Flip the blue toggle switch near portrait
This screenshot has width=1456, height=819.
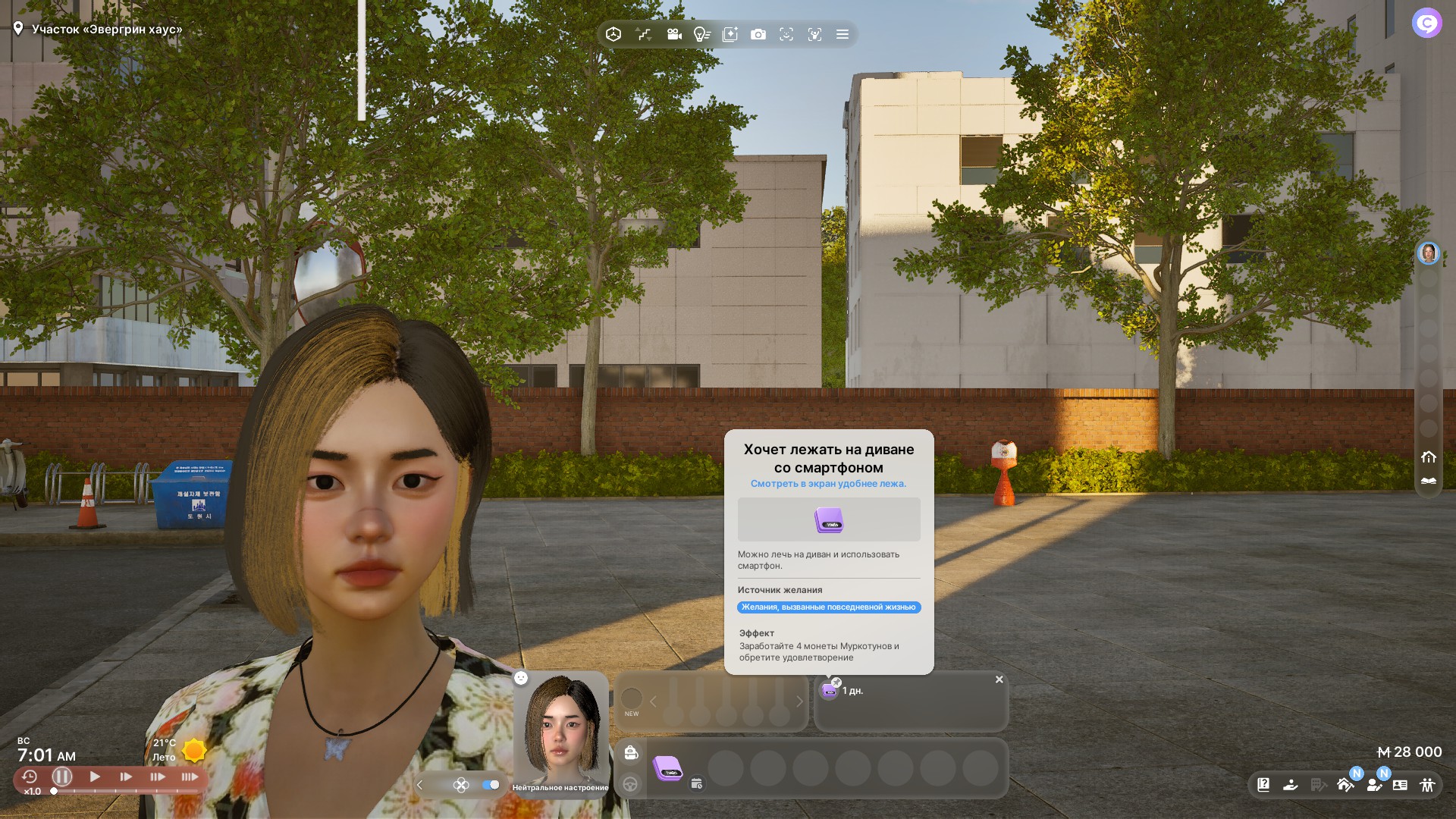point(491,785)
